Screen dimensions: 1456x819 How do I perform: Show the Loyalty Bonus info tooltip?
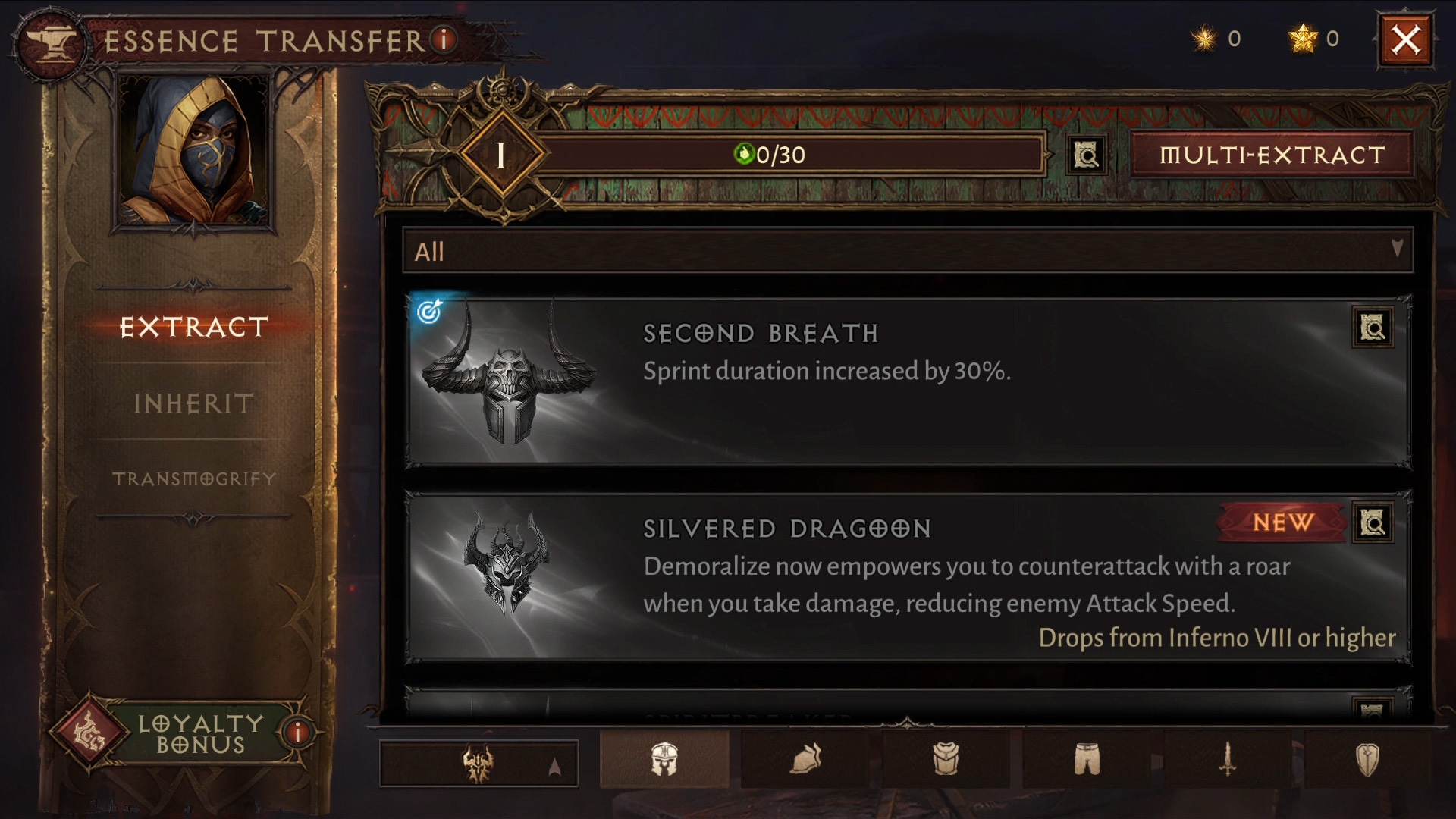tap(297, 733)
